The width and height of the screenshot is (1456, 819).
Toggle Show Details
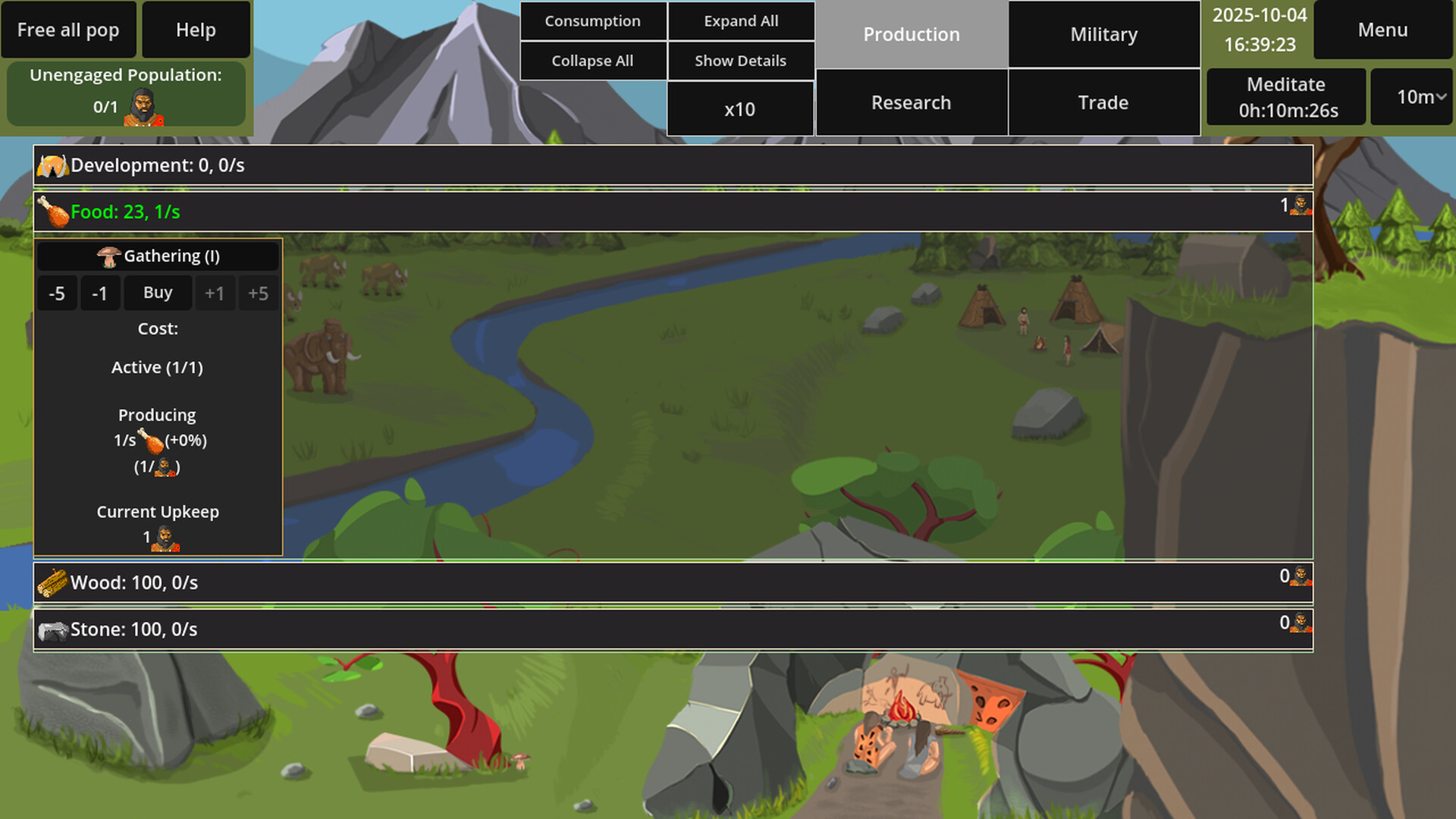741,61
